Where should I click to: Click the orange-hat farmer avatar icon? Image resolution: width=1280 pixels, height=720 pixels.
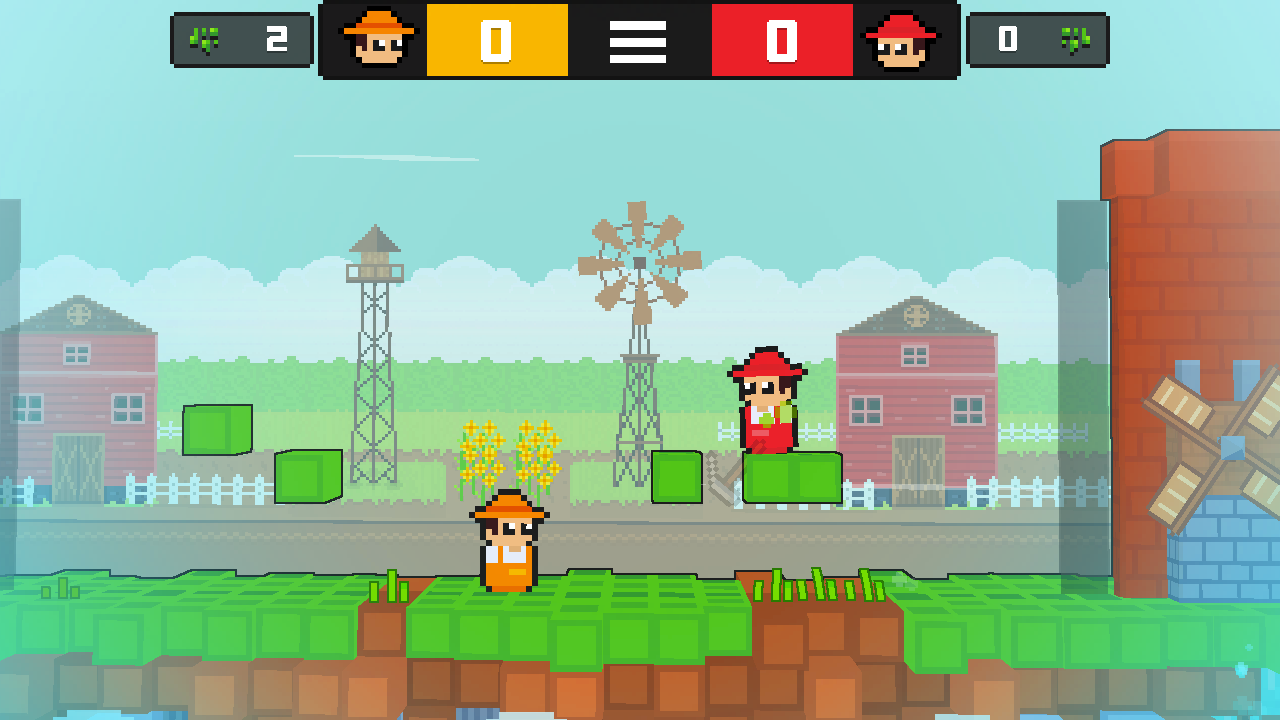pyautogui.click(x=378, y=41)
